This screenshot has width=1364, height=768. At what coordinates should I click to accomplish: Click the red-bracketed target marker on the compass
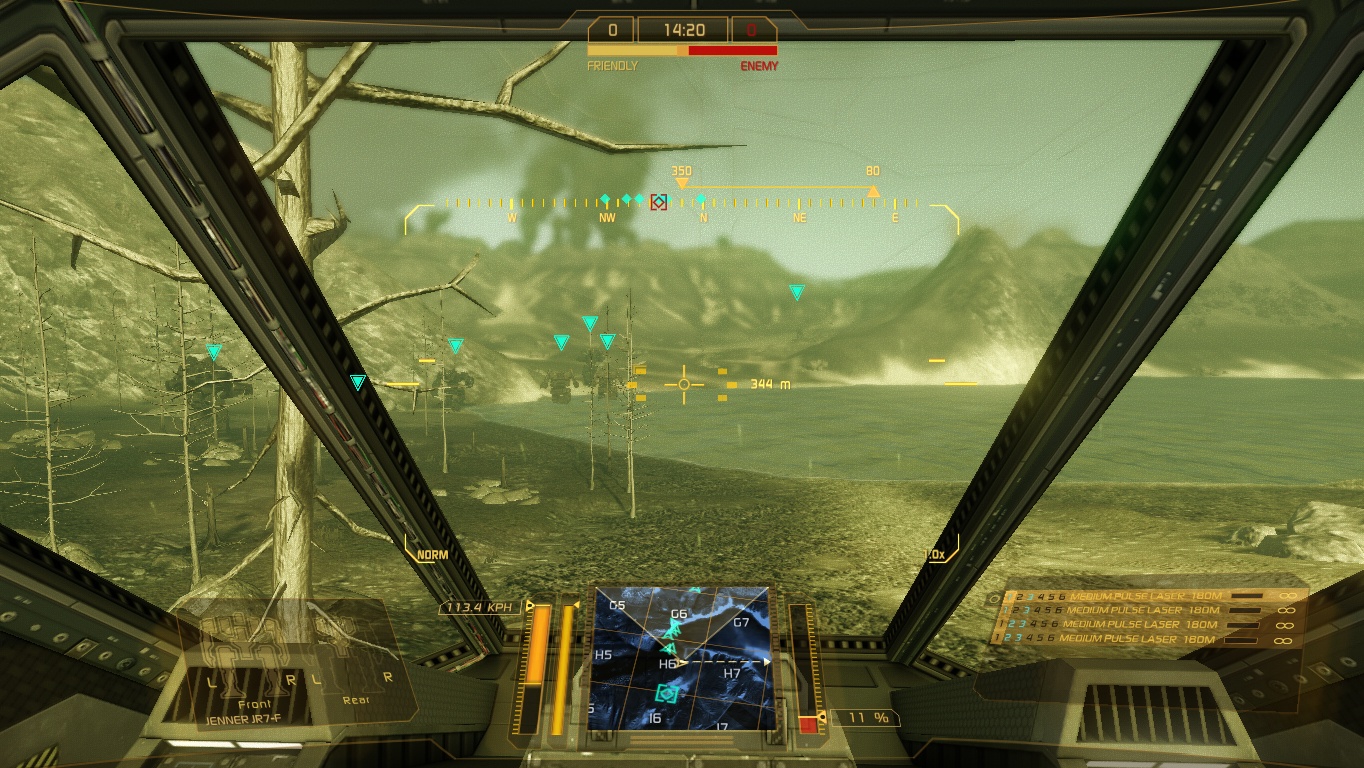pyautogui.click(x=659, y=202)
